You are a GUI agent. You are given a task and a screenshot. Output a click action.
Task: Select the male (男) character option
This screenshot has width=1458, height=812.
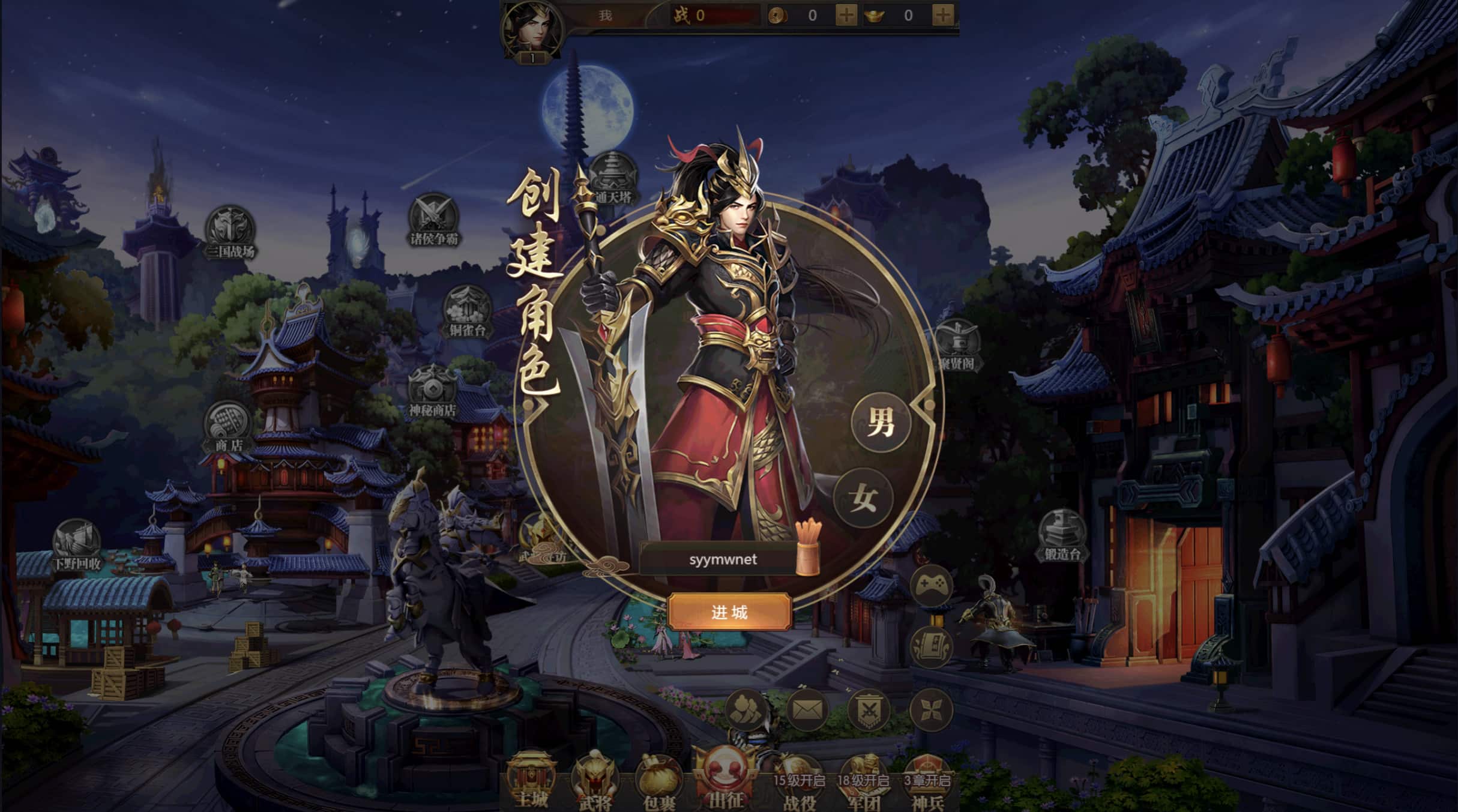click(881, 421)
